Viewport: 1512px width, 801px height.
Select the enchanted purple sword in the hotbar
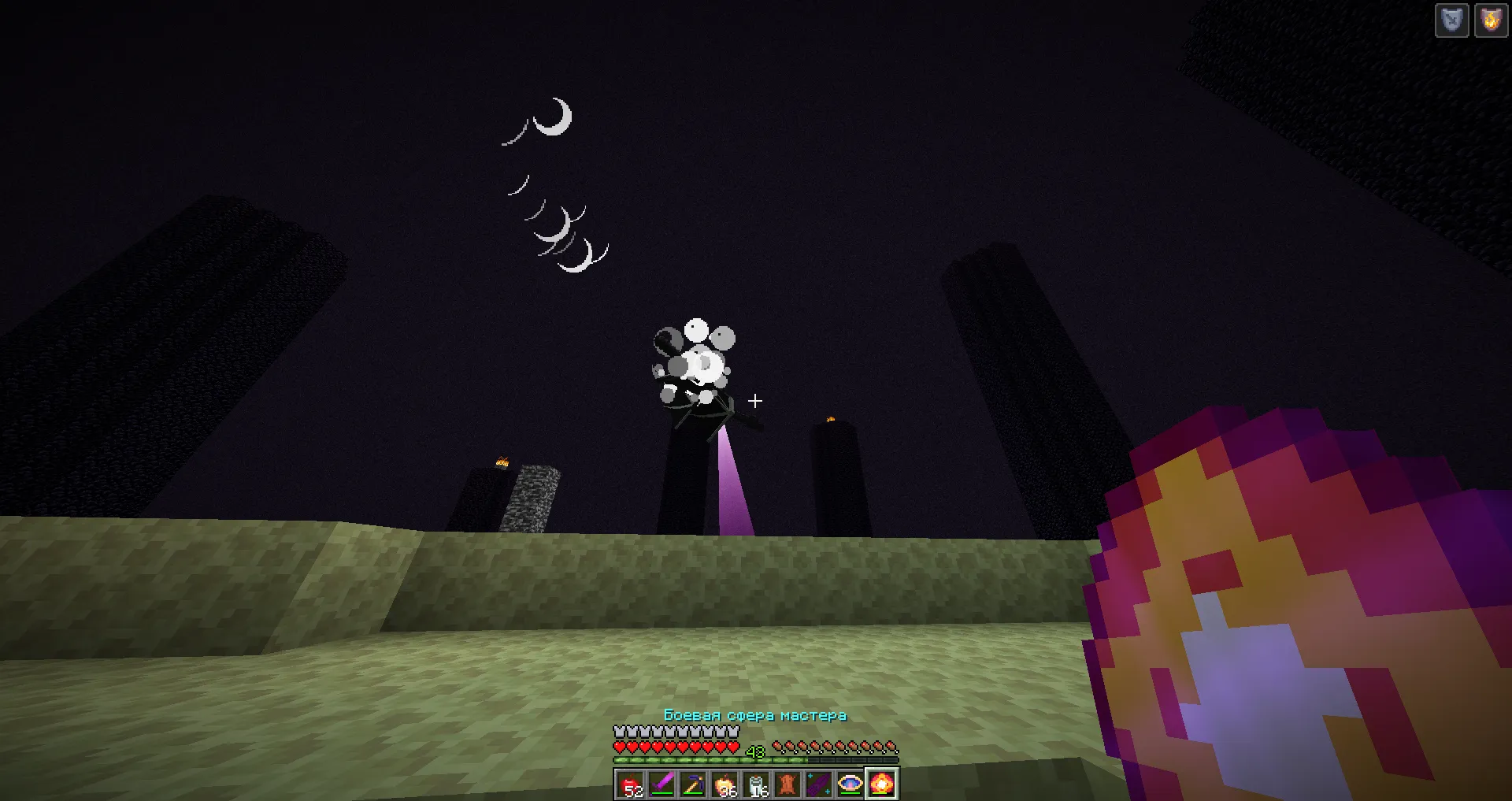click(662, 782)
